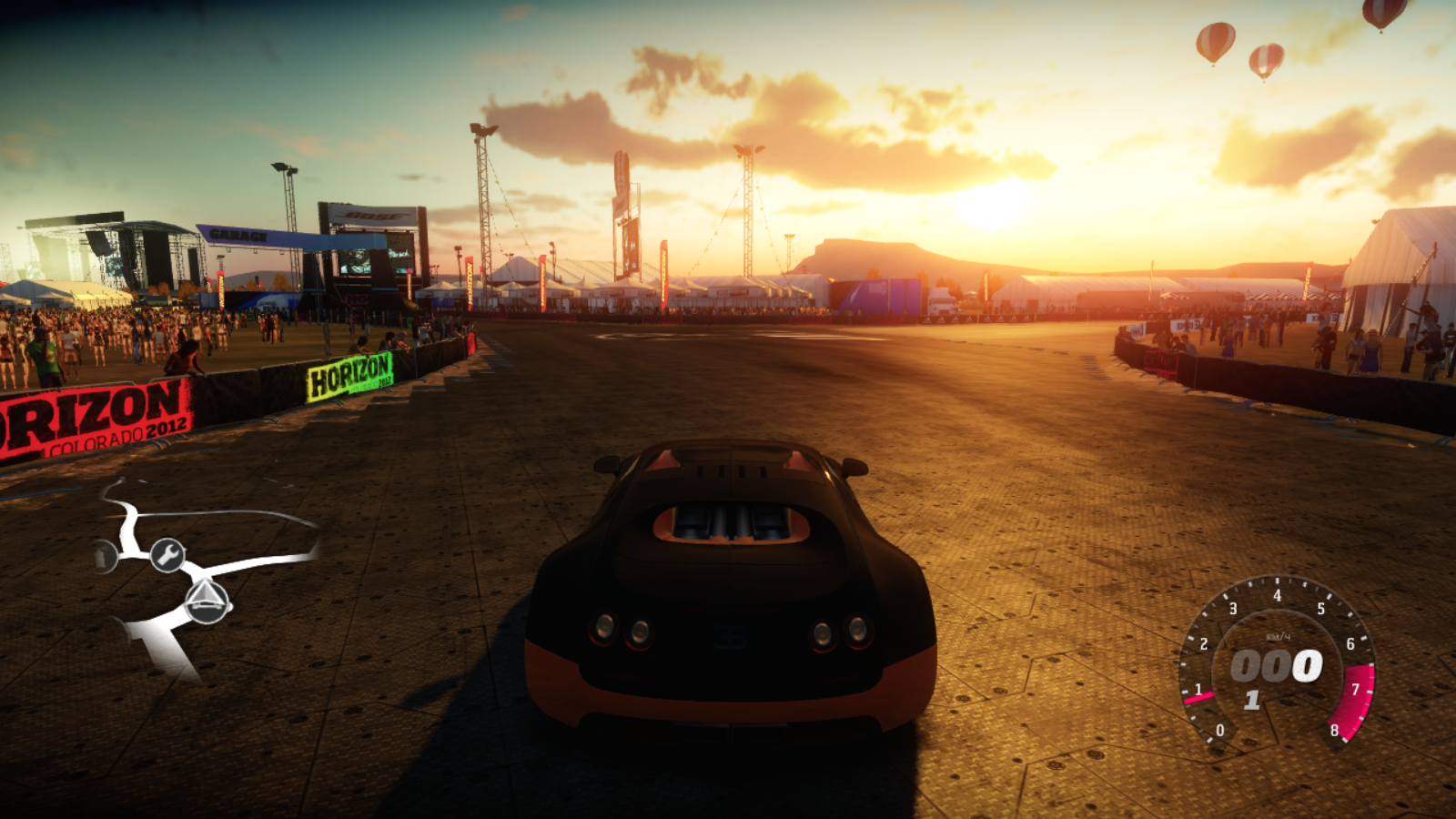Select the gear indicator showing 1

tap(1252, 699)
